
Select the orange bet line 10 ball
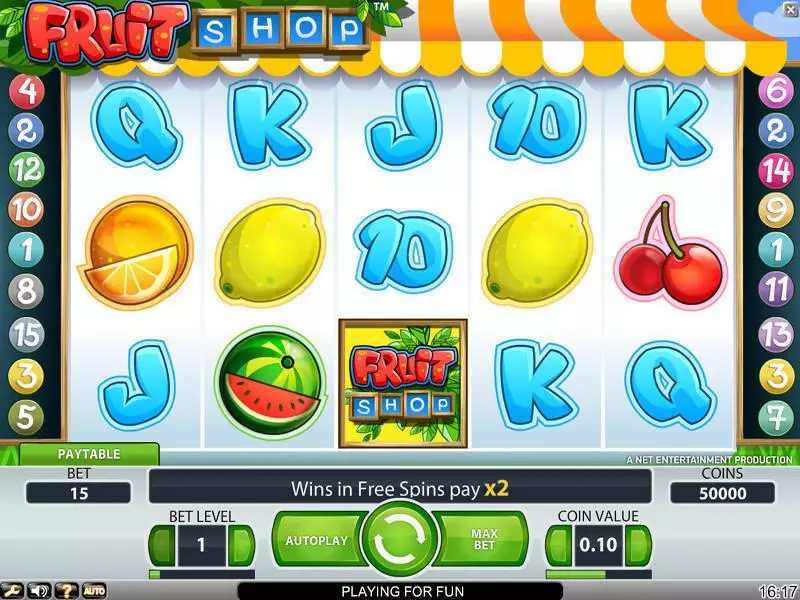coord(25,210)
